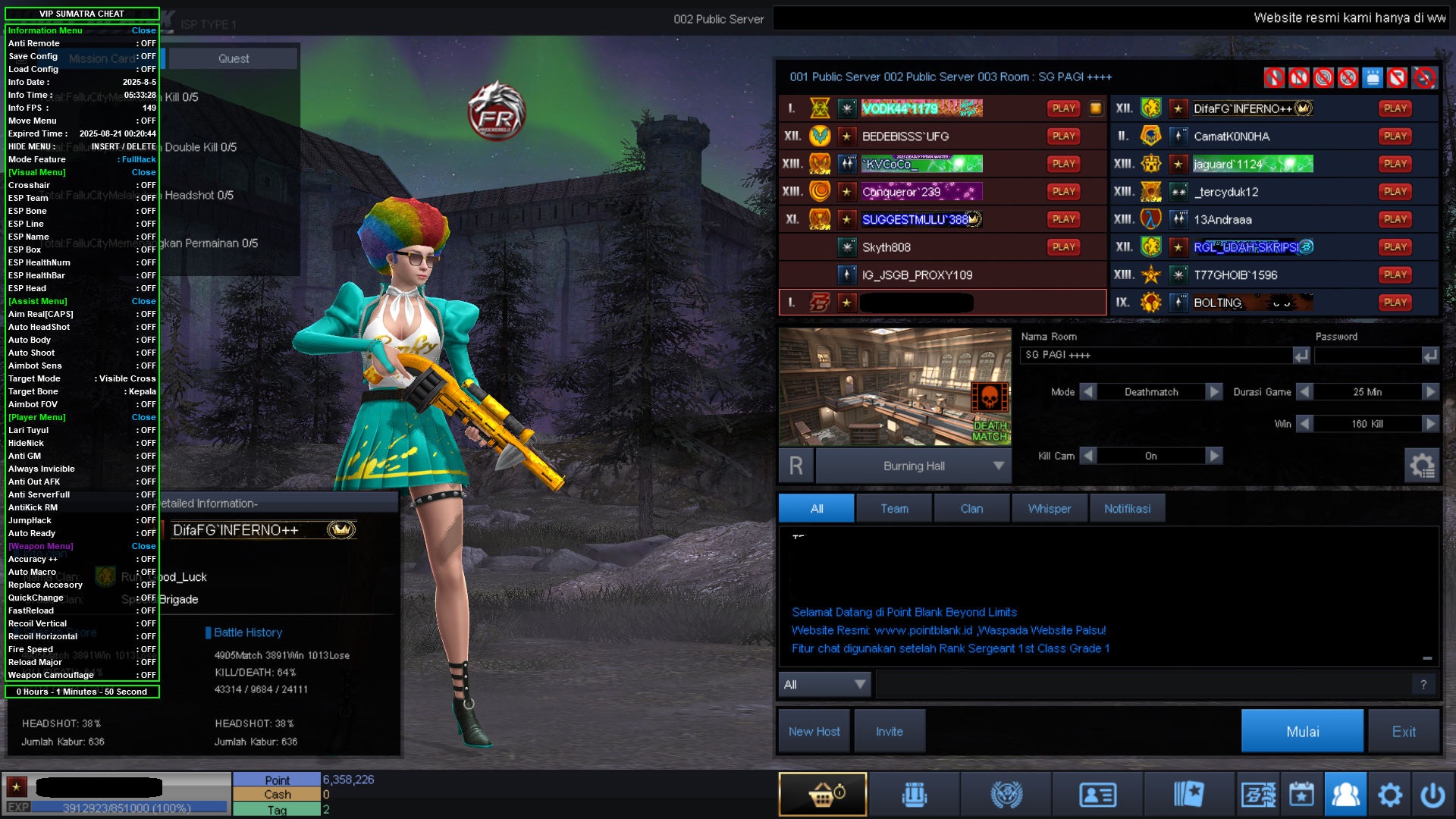The width and height of the screenshot is (1456, 819).
Task: Increase Durasi Game with right arrow
Action: coord(1430,392)
